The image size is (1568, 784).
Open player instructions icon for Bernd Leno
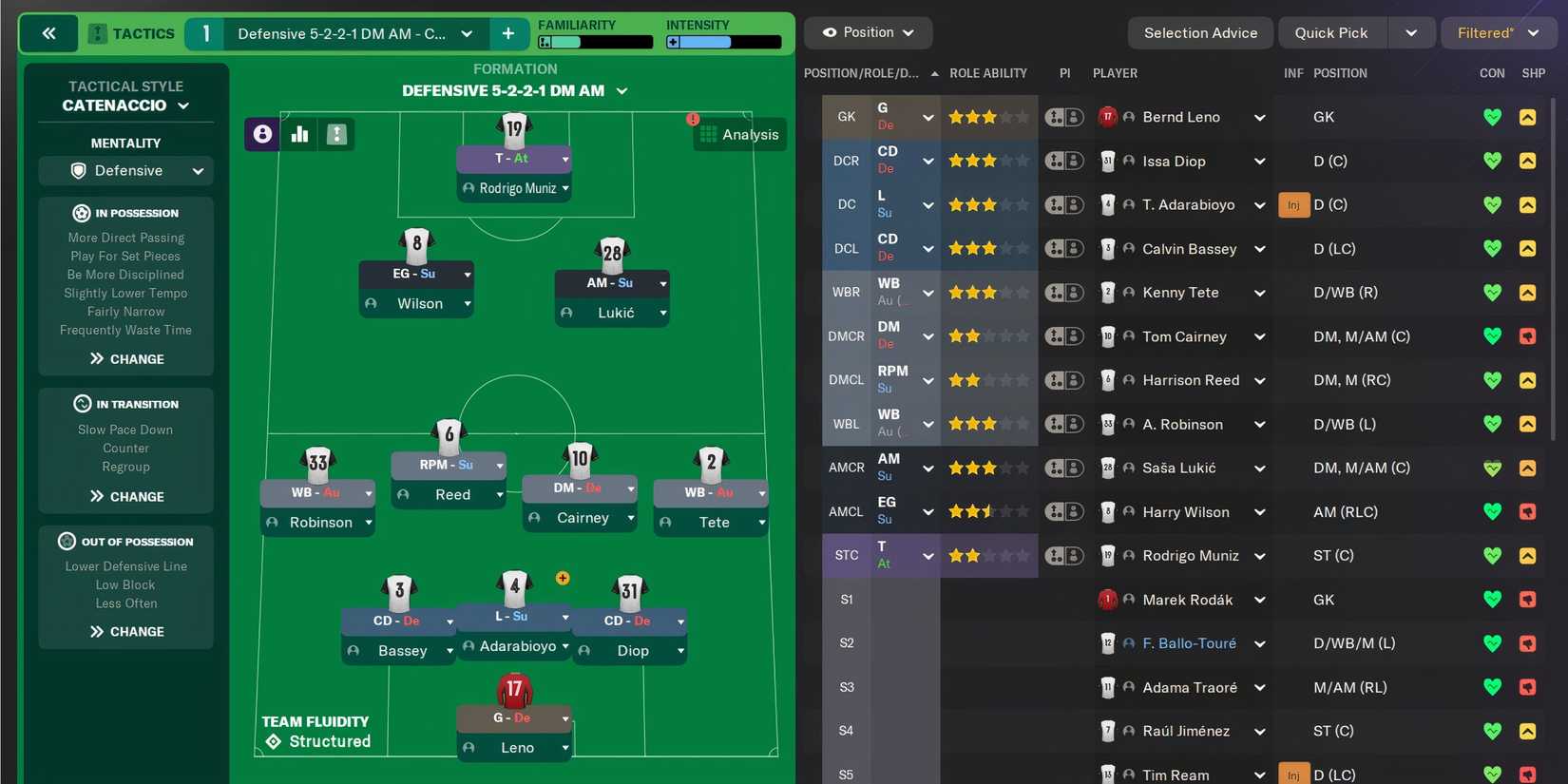pyautogui.click(x=1064, y=117)
